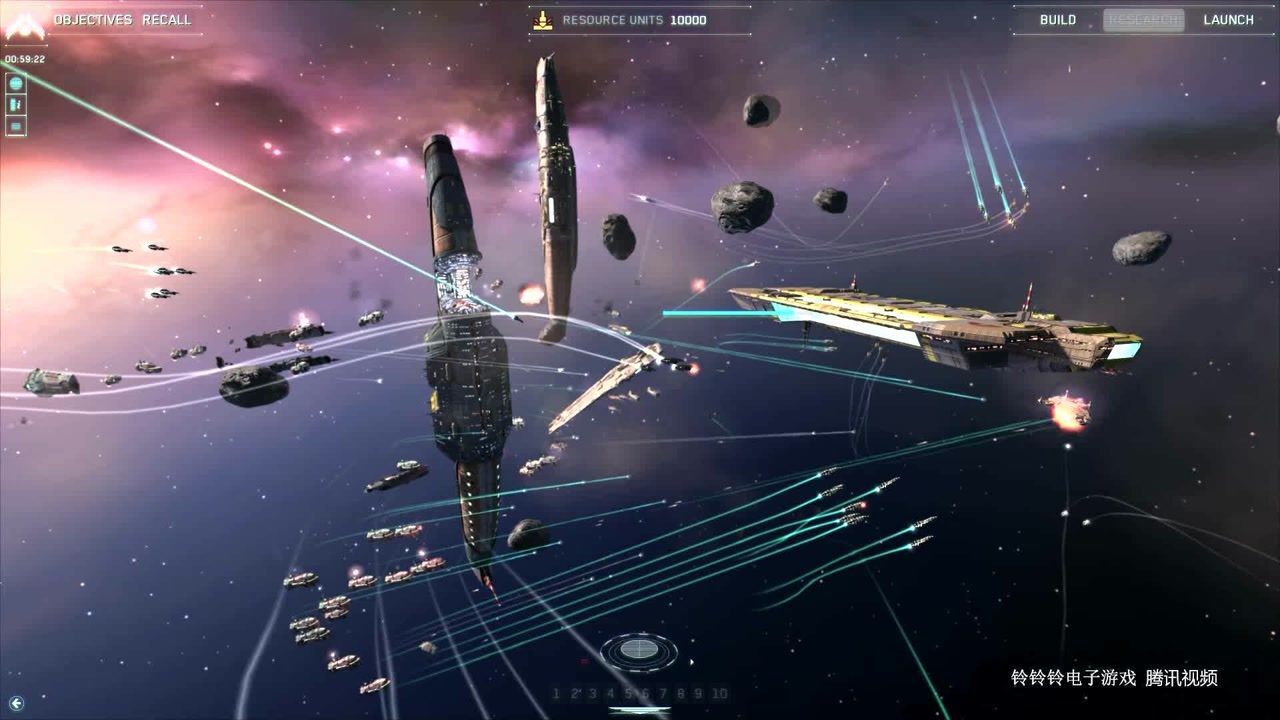This screenshot has height=720, width=1280.
Task: Toggle the highlighted RESEARCH panel
Action: point(1145,19)
